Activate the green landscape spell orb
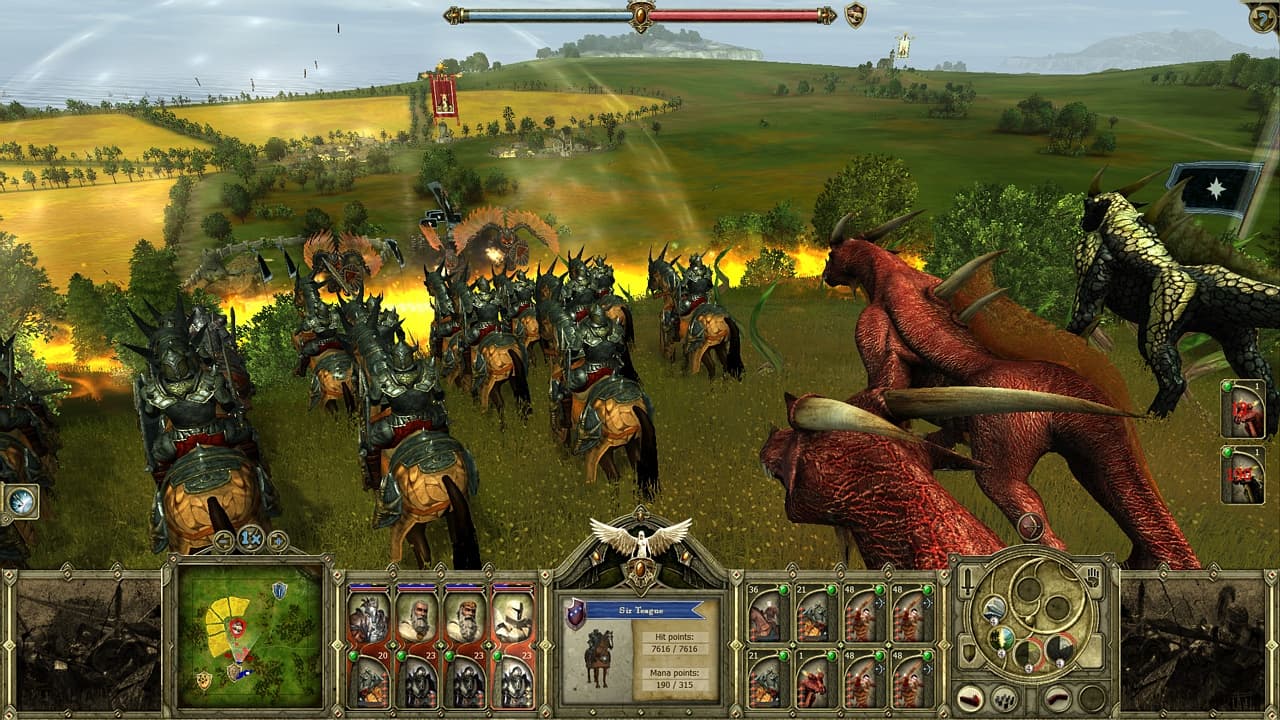This screenshot has height=720, width=1280. [1001, 640]
